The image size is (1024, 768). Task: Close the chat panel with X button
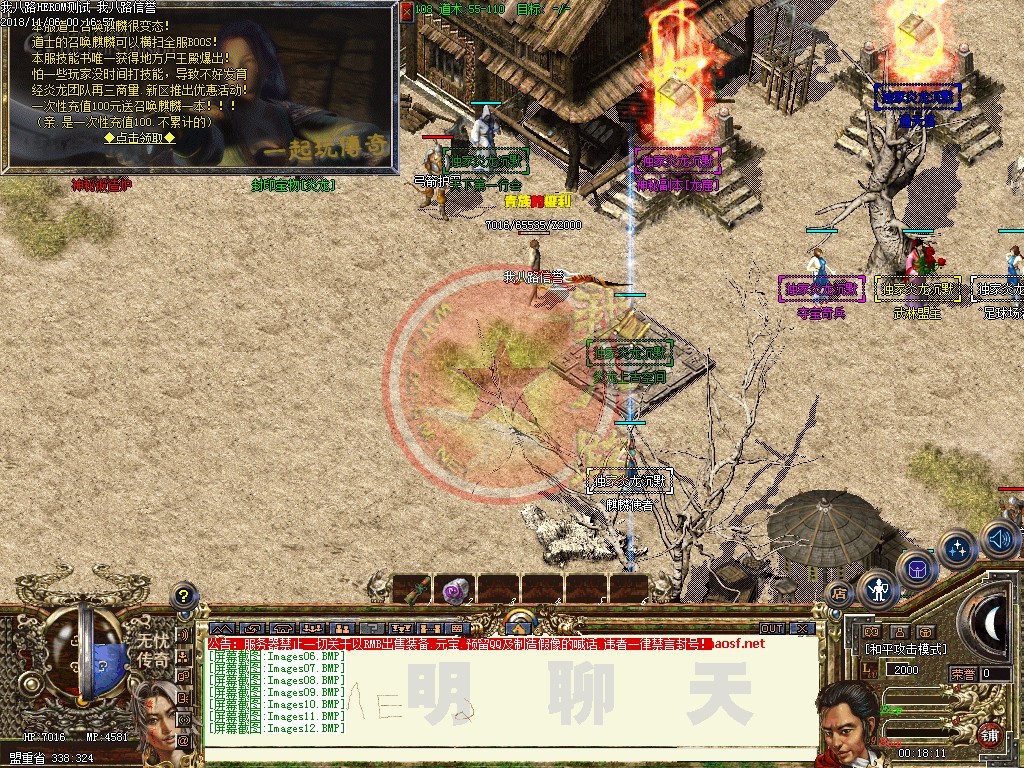point(801,628)
